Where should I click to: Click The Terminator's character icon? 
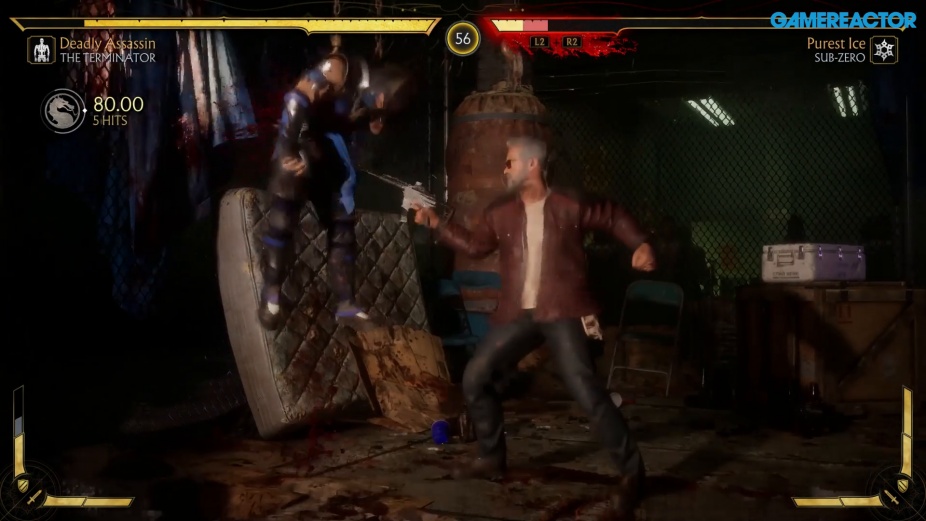point(41,50)
